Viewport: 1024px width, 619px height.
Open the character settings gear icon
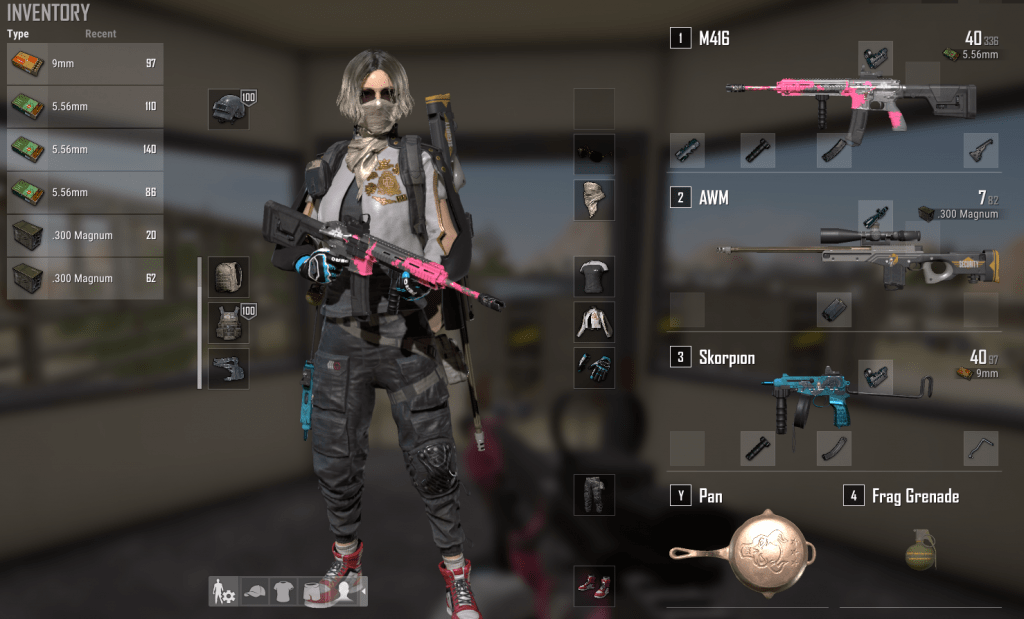[x=222, y=592]
